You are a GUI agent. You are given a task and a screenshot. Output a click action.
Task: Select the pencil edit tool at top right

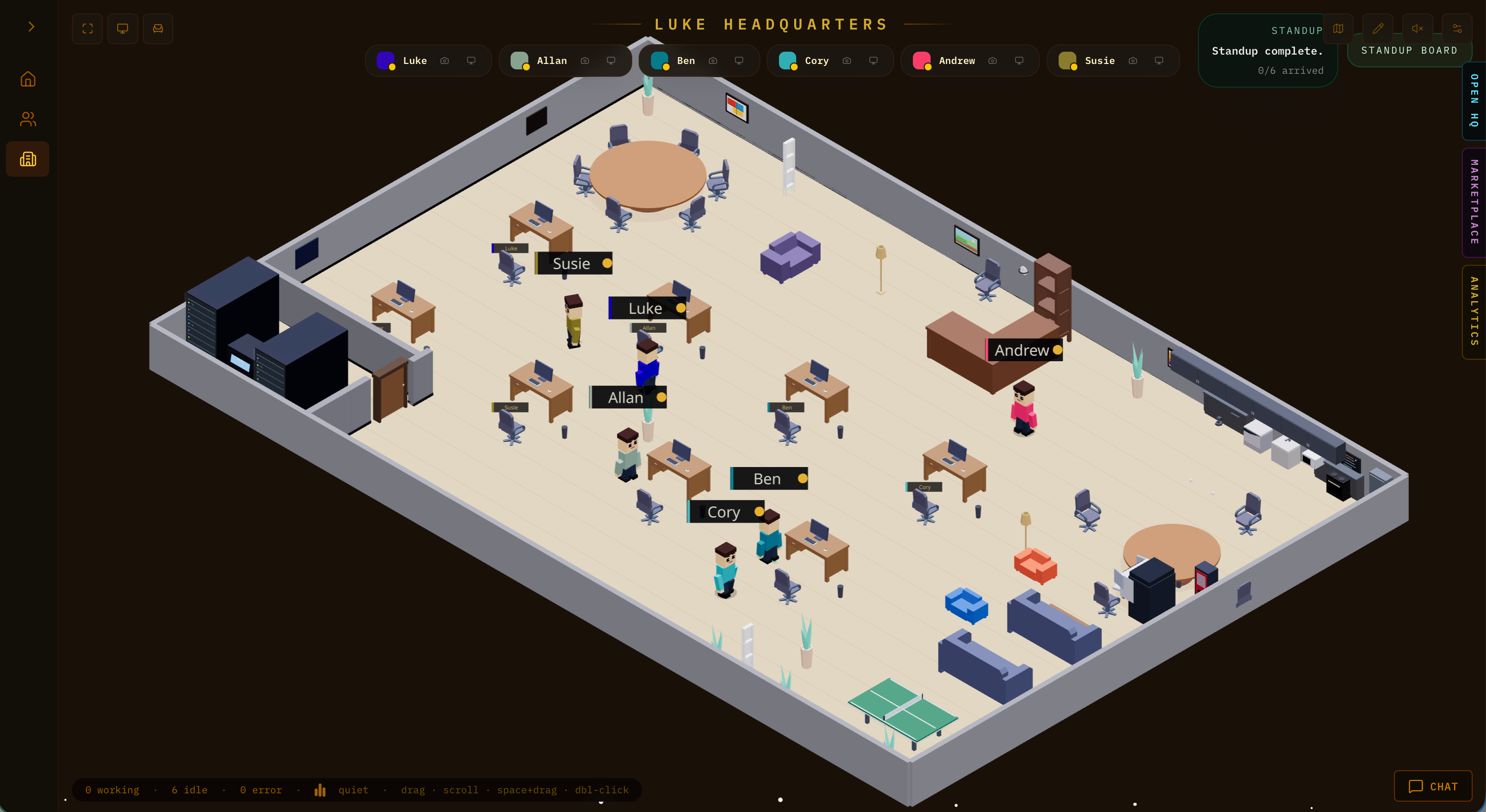[x=1378, y=28]
